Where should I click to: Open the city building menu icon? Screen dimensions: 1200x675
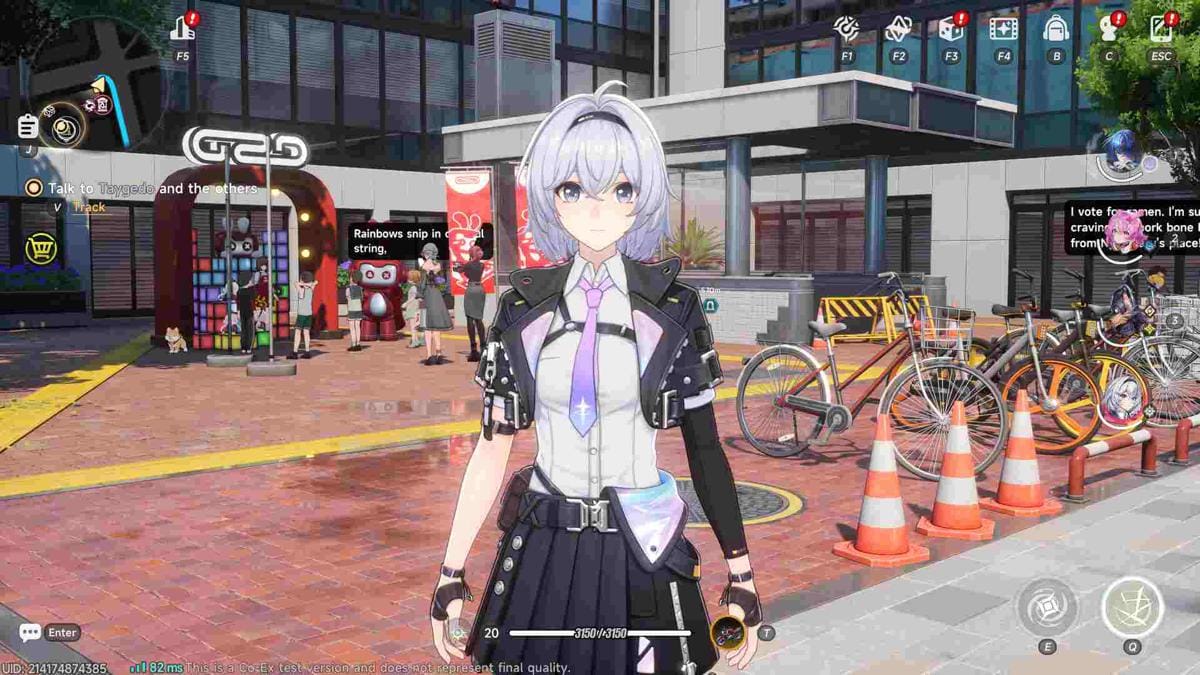(183, 29)
